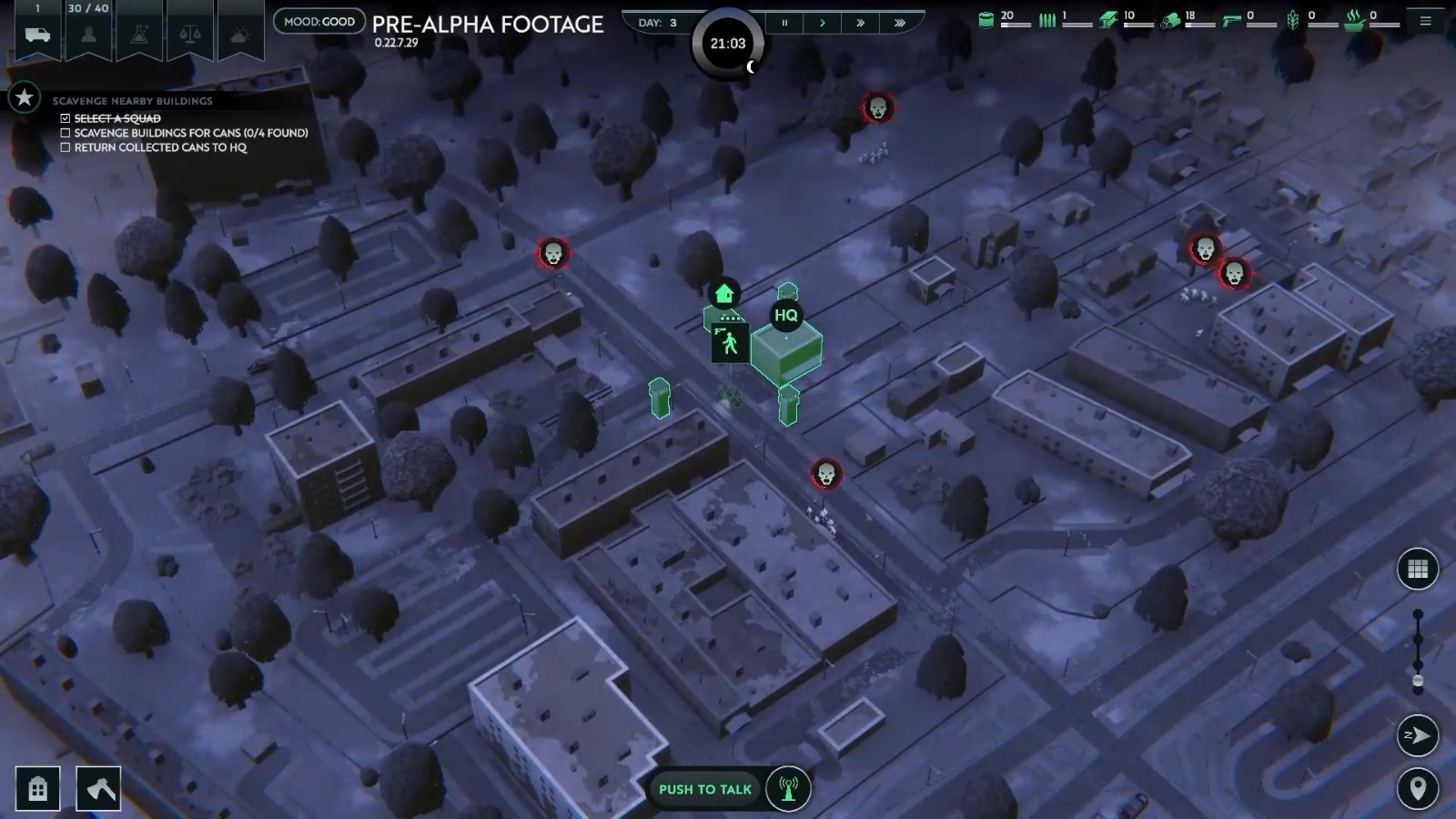Pause the game time
This screenshot has height=819, width=1456.
[x=784, y=23]
